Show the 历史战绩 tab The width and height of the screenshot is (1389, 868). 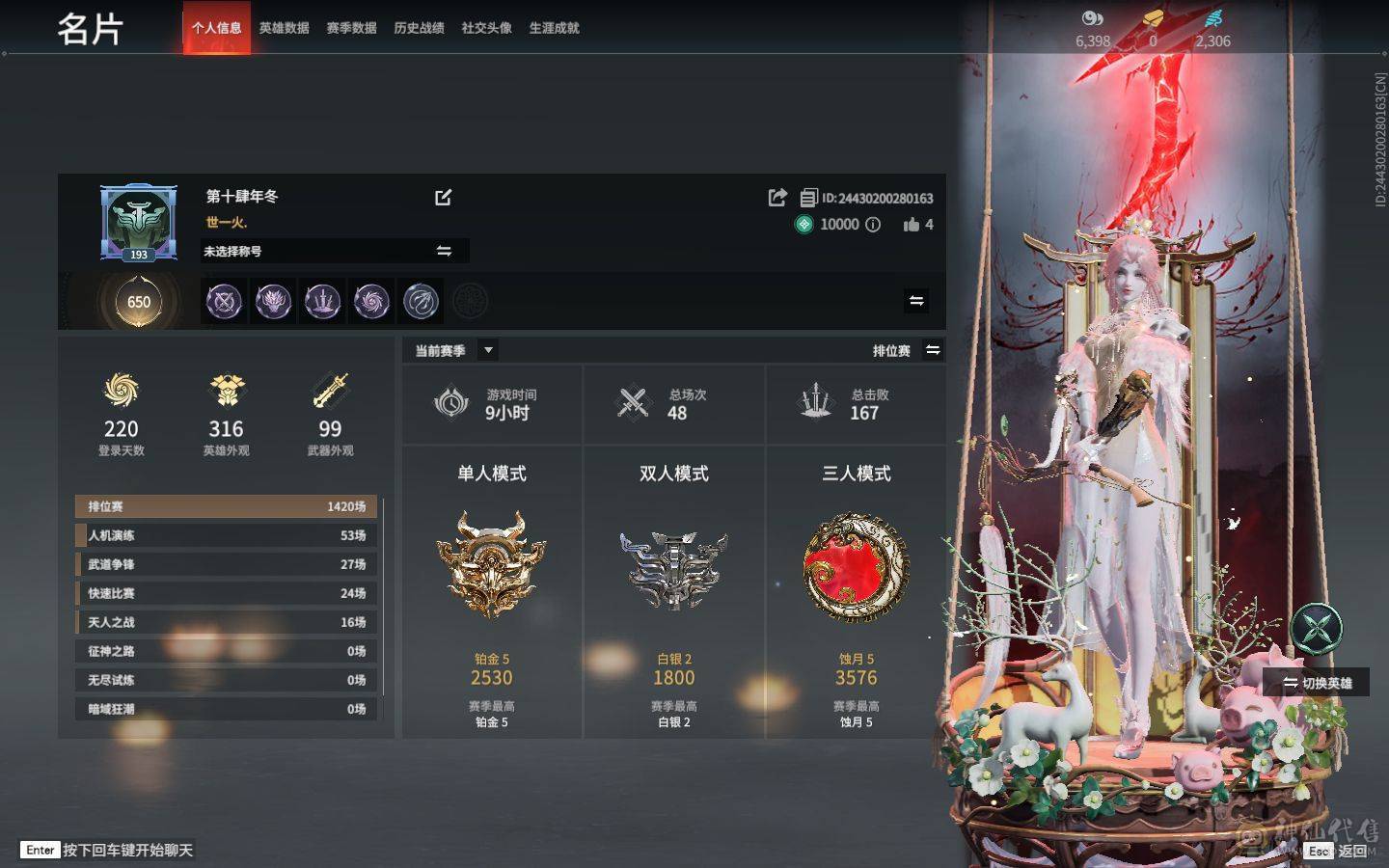pos(419,28)
